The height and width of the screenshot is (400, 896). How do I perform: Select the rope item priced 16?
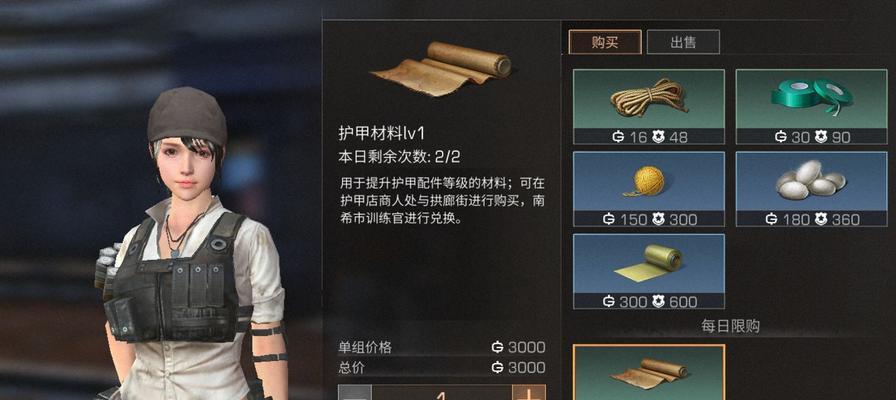point(648,105)
